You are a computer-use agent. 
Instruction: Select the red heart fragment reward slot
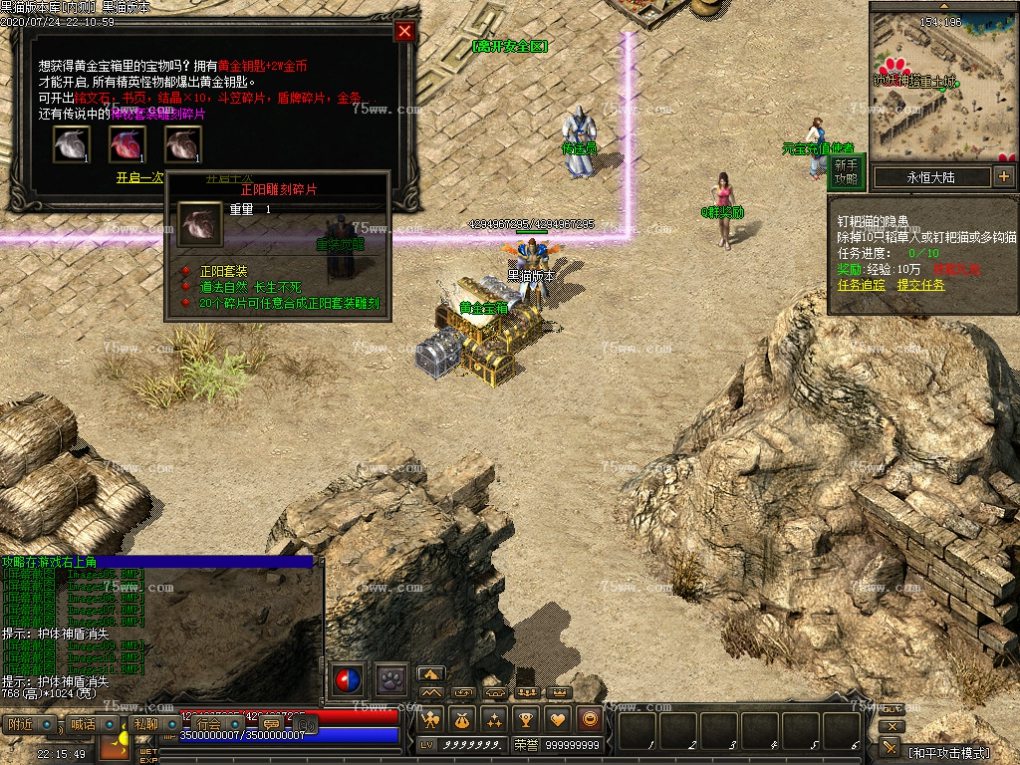pos(127,144)
